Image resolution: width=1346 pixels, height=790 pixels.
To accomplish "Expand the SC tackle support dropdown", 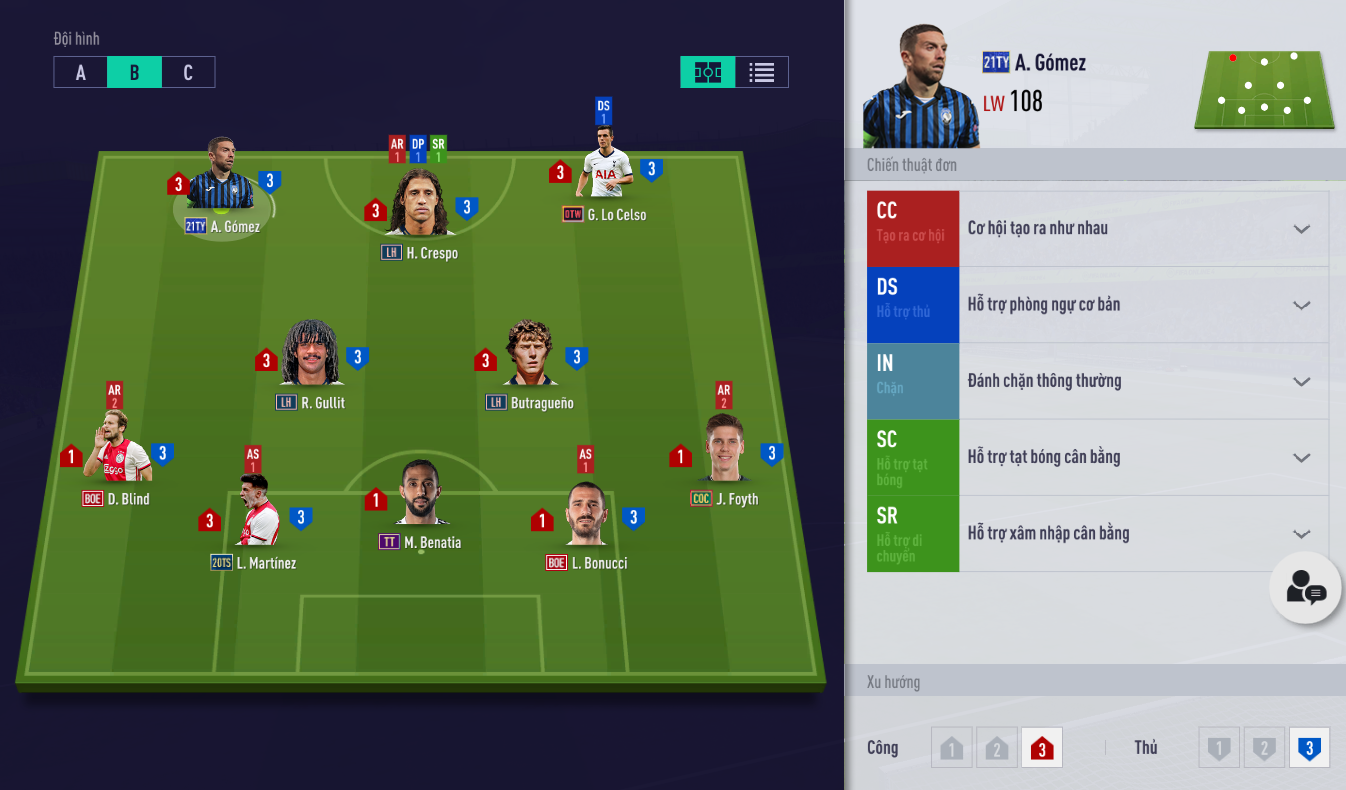I will [x=1300, y=457].
